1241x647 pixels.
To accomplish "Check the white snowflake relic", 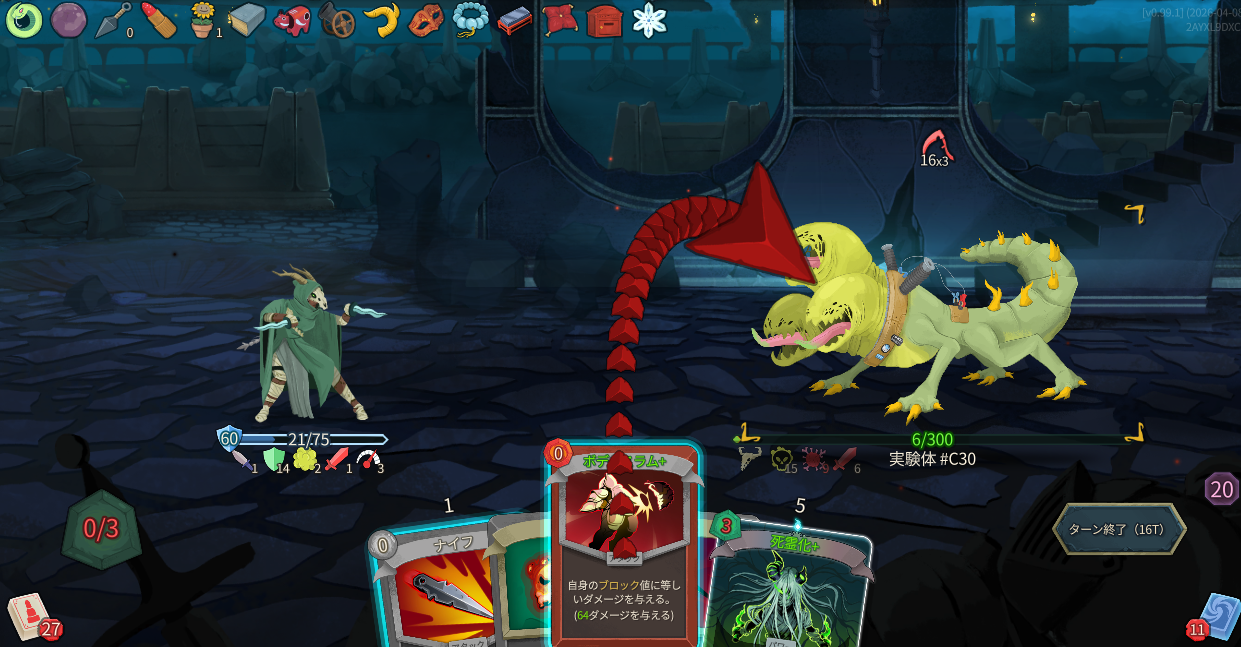I will point(649,19).
